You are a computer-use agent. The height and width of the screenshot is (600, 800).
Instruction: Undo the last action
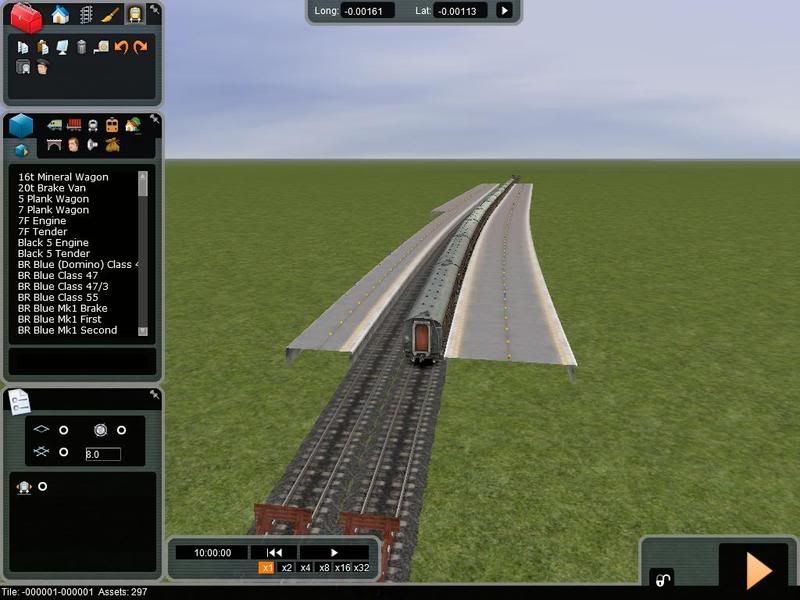tap(121, 47)
